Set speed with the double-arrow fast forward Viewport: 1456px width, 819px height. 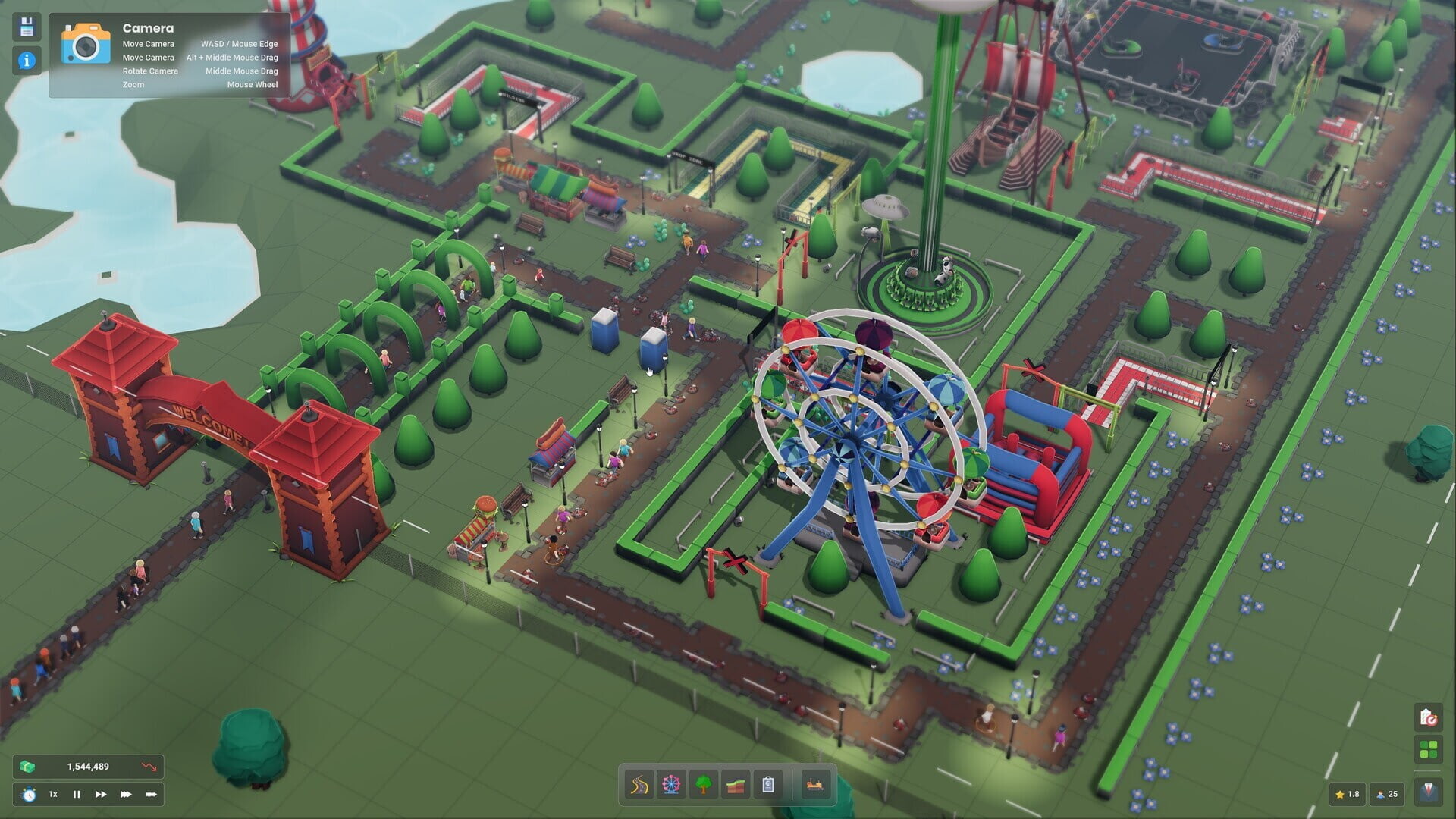coord(101,794)
